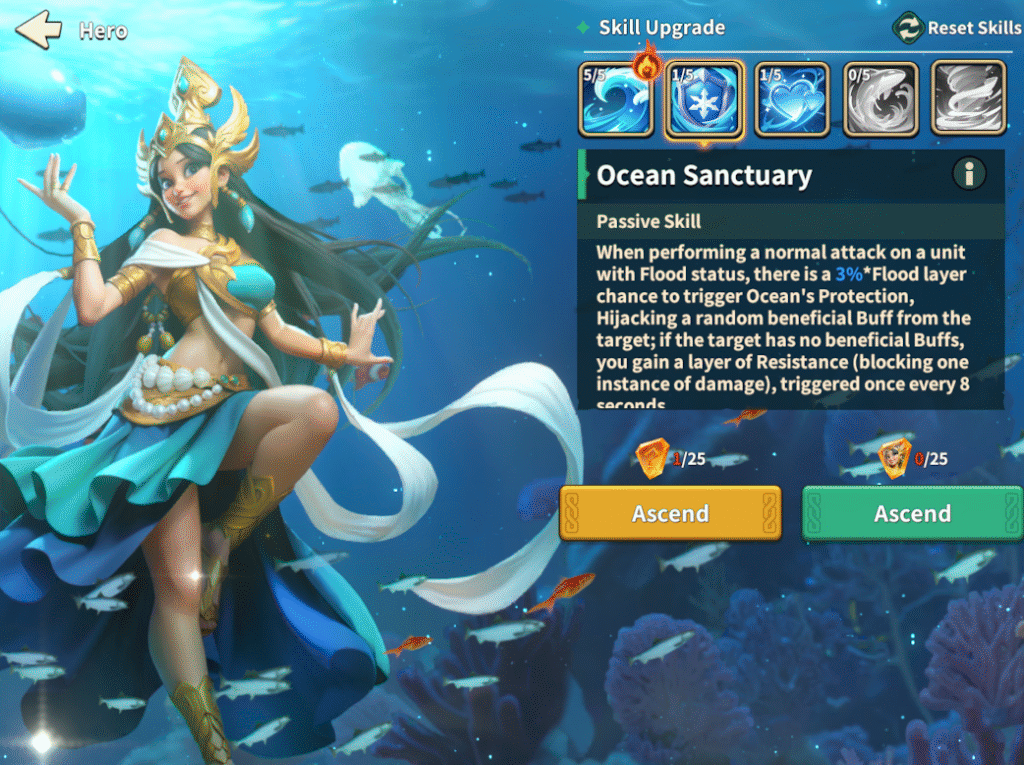
Task: Pick the grey whirlwind skill icon
Action: click(x=968, y=99)
